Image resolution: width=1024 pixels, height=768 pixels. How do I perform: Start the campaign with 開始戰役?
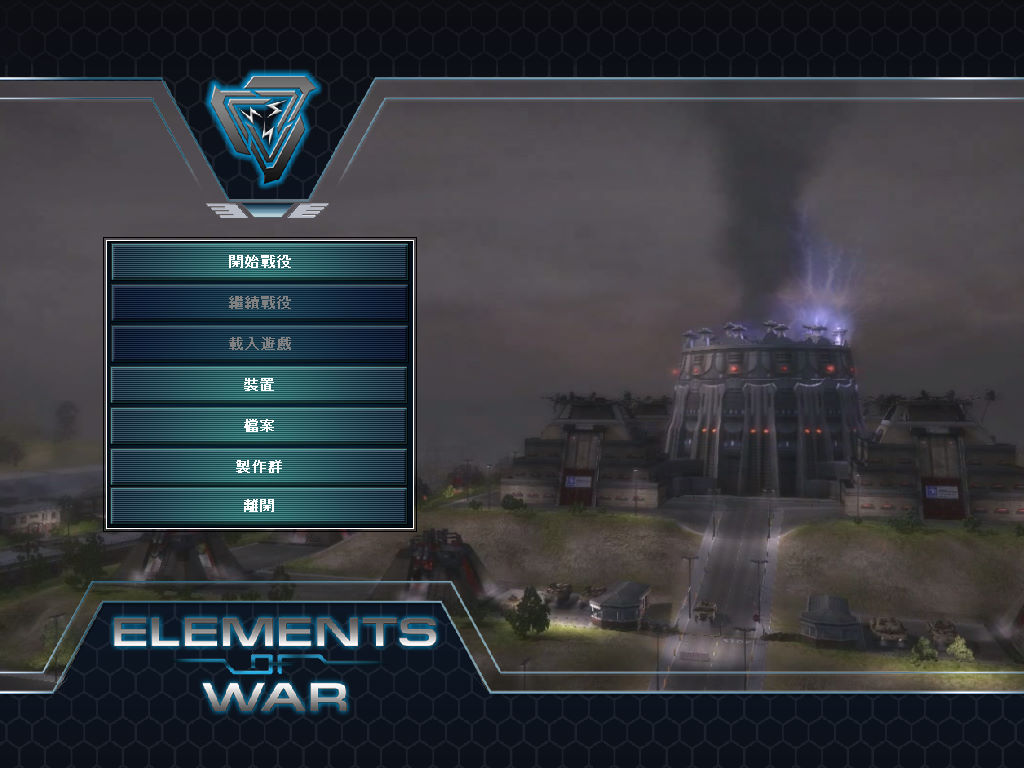pos(259,262)
